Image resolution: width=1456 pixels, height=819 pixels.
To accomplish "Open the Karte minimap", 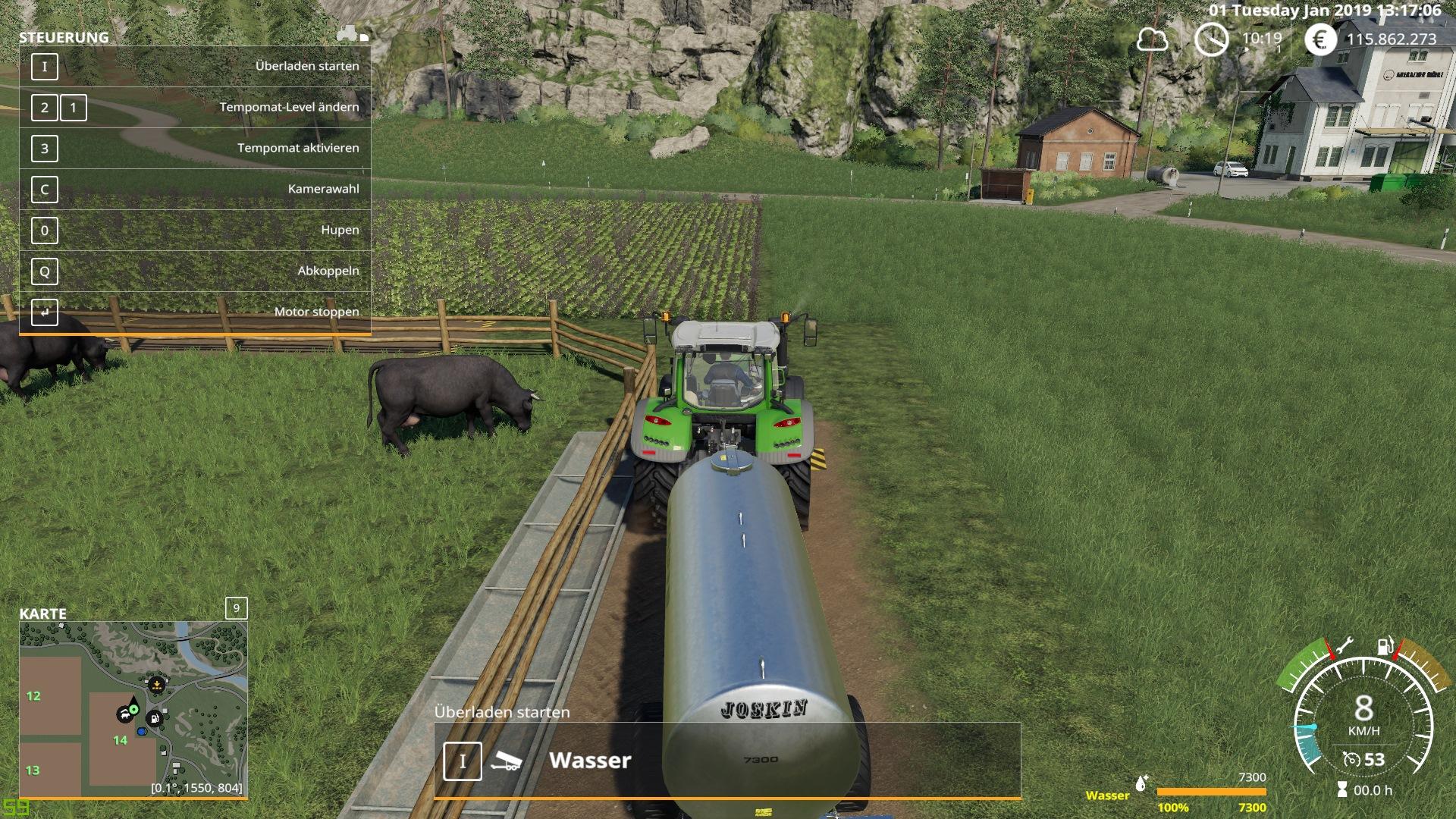I will pyautogui.click(x=133, y=709).
